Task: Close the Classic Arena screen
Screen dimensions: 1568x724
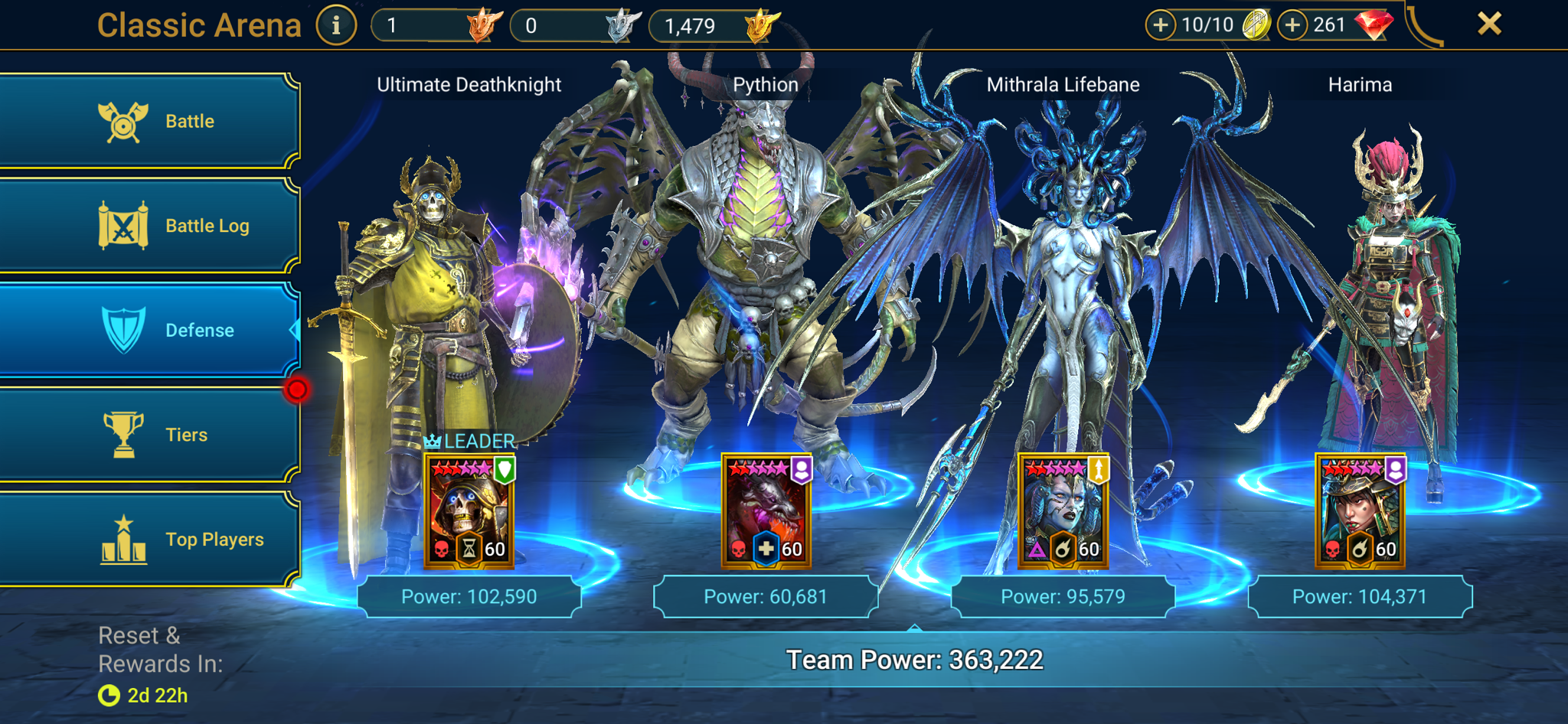Action: [x=1488, y=24]
